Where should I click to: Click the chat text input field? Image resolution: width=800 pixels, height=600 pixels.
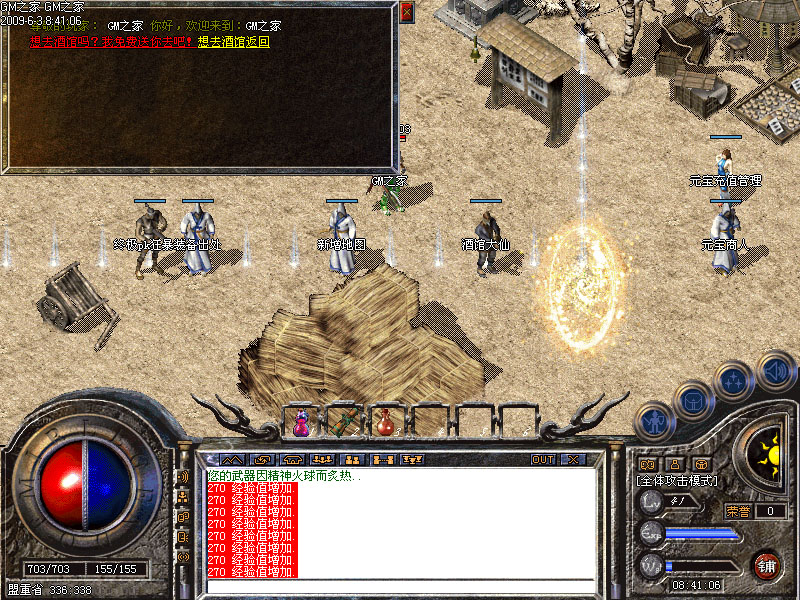click(400, 586)
